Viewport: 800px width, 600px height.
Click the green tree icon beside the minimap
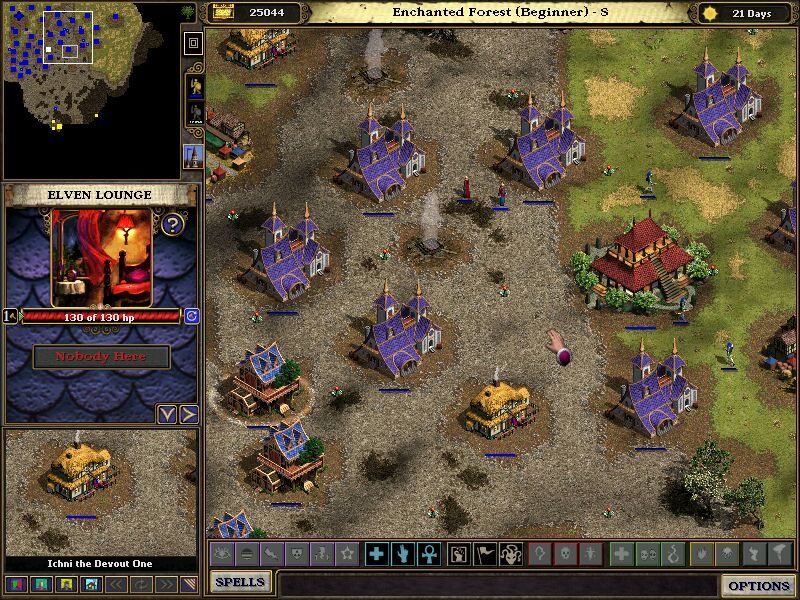tap(188, 11)
